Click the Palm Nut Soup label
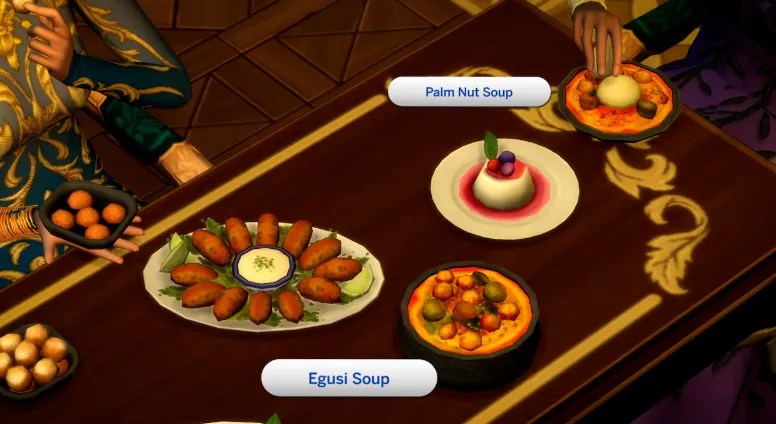The height and width of the screenshot is (424, 776). point(469,92)
